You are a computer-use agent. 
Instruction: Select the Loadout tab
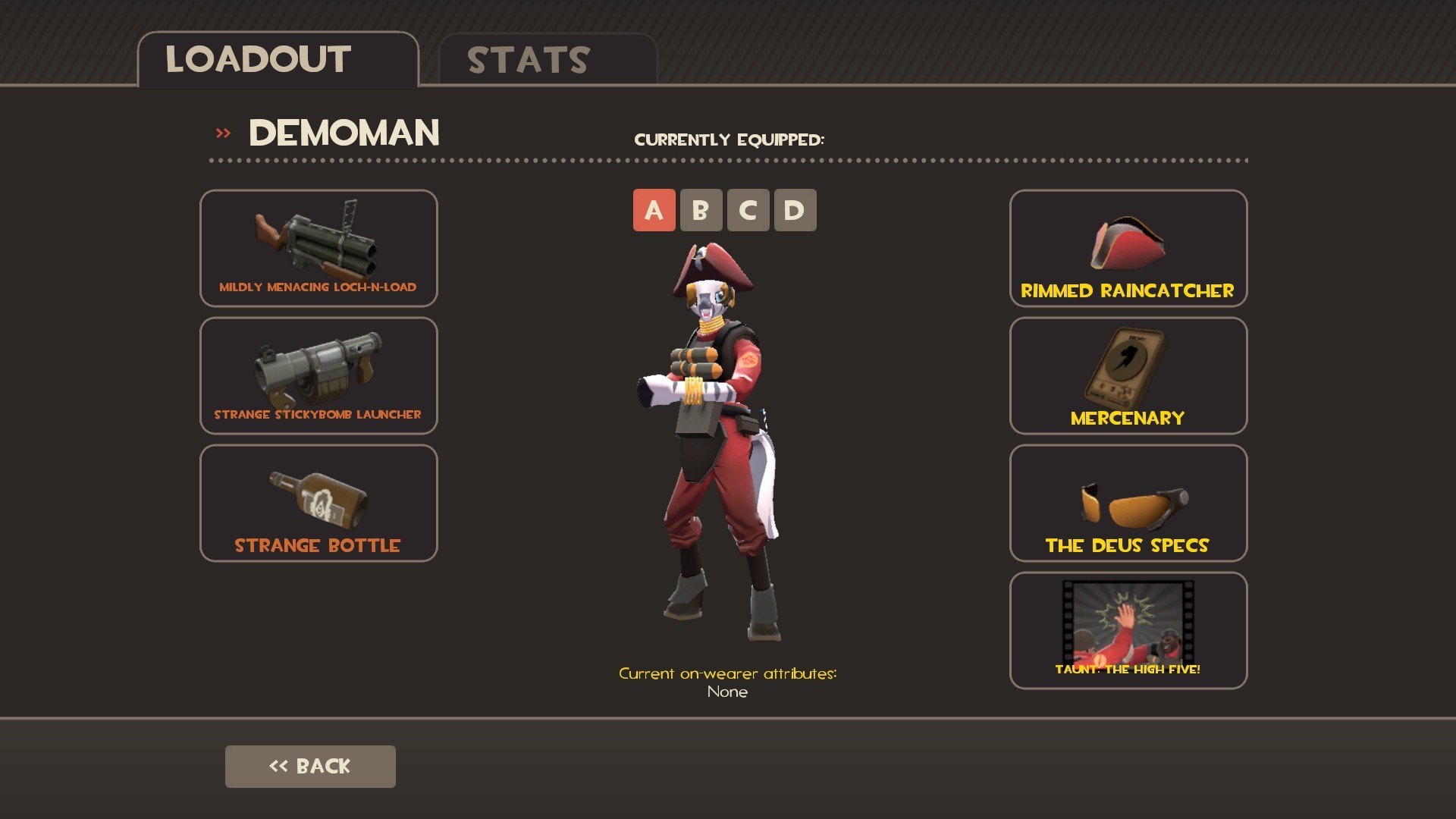(x=278, y=60)
